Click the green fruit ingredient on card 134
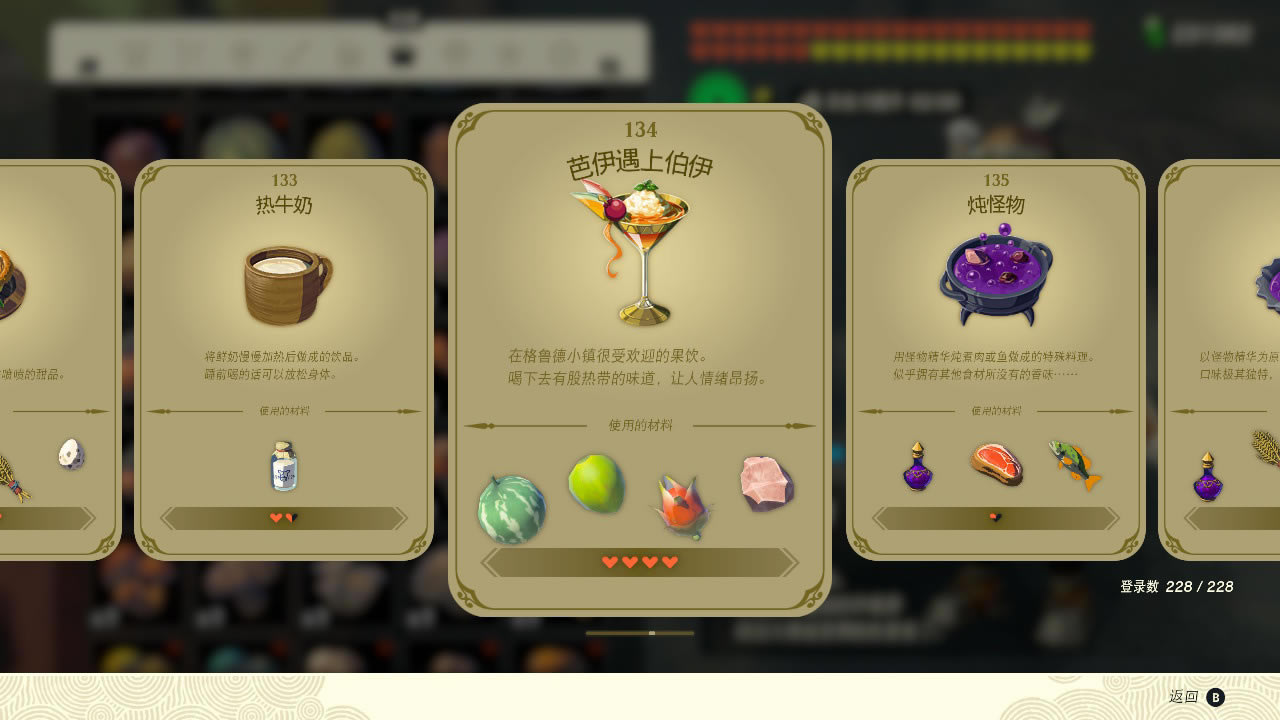The height and width of the screenshot is (720, 1280). tap(597, 484)
